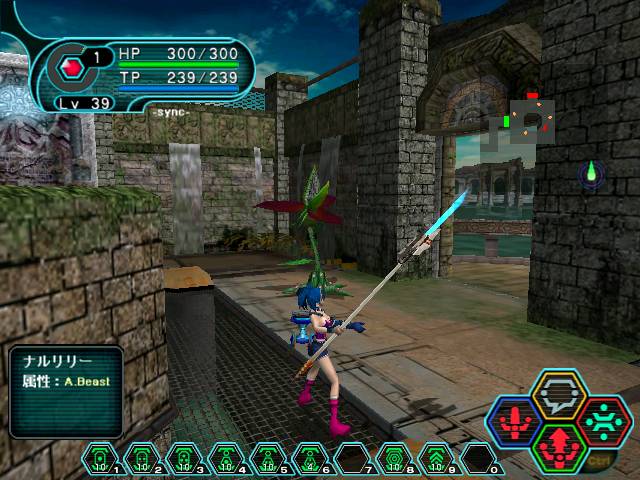Image resolution: width=640 pixels, height=480 pixels.
Task: Activate the double up-arrow icon in slot 9
Action: (437, 458)
